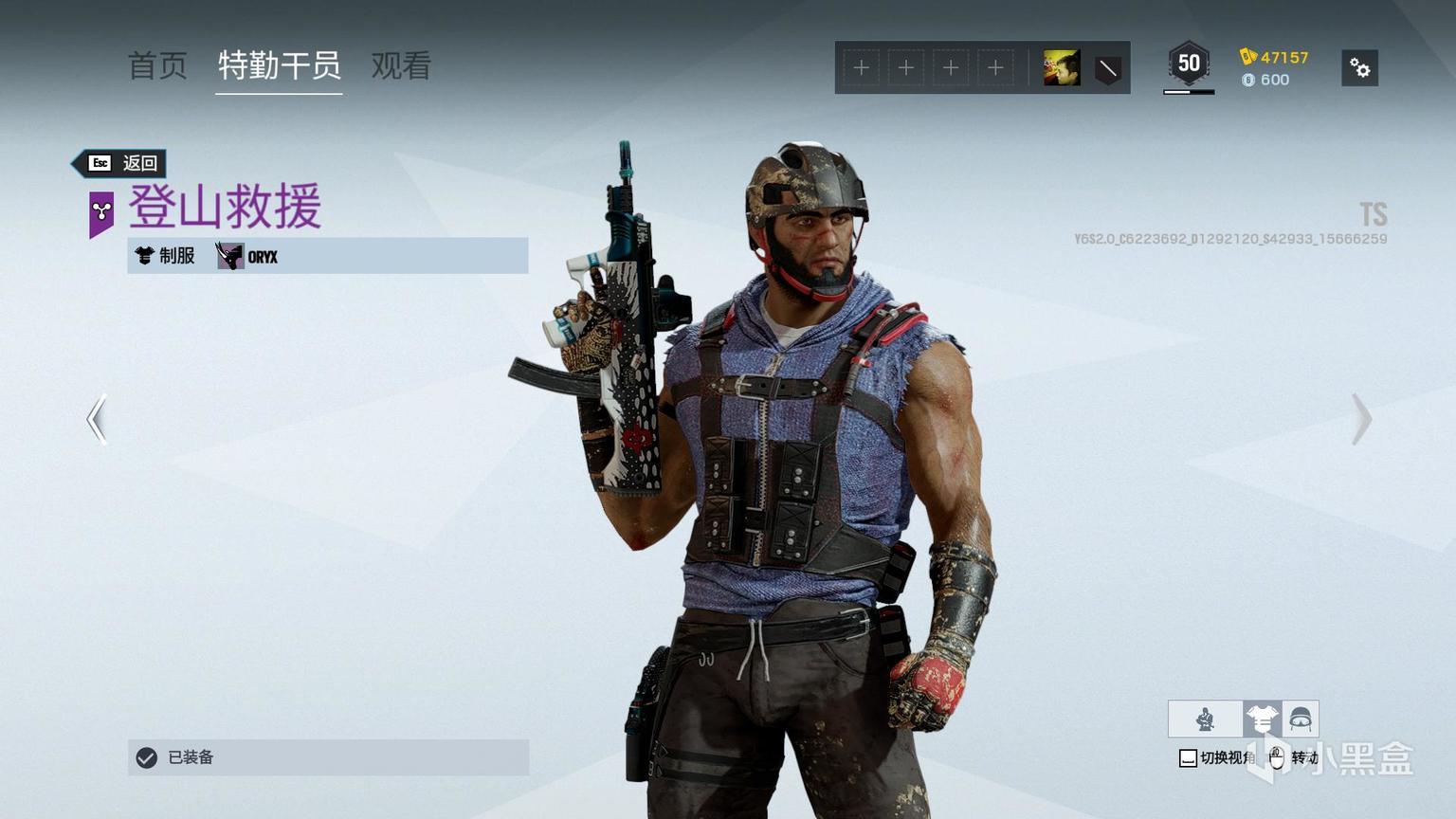1456x819 pixels.
Task: Click the 已装备 equipped button
Action: (x=328, y=757)
